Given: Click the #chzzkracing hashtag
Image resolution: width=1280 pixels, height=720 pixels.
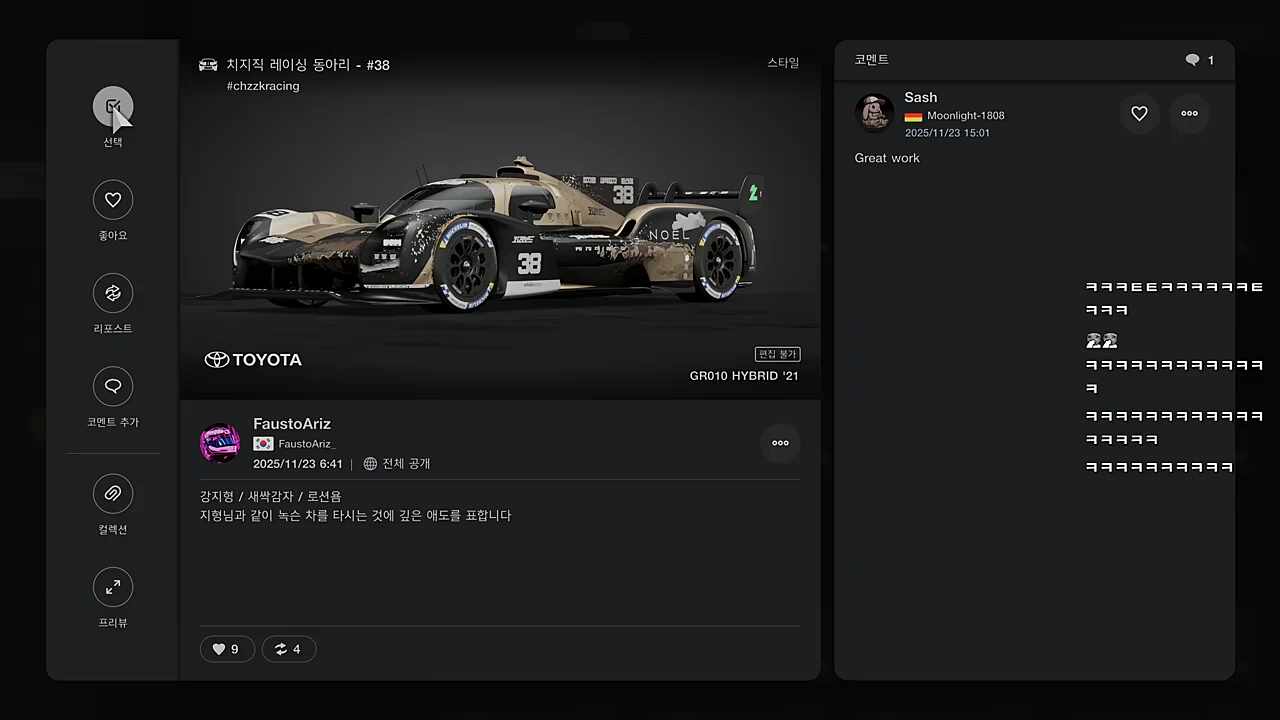Looking at the screenshot, I should click(x=262, y=86).
